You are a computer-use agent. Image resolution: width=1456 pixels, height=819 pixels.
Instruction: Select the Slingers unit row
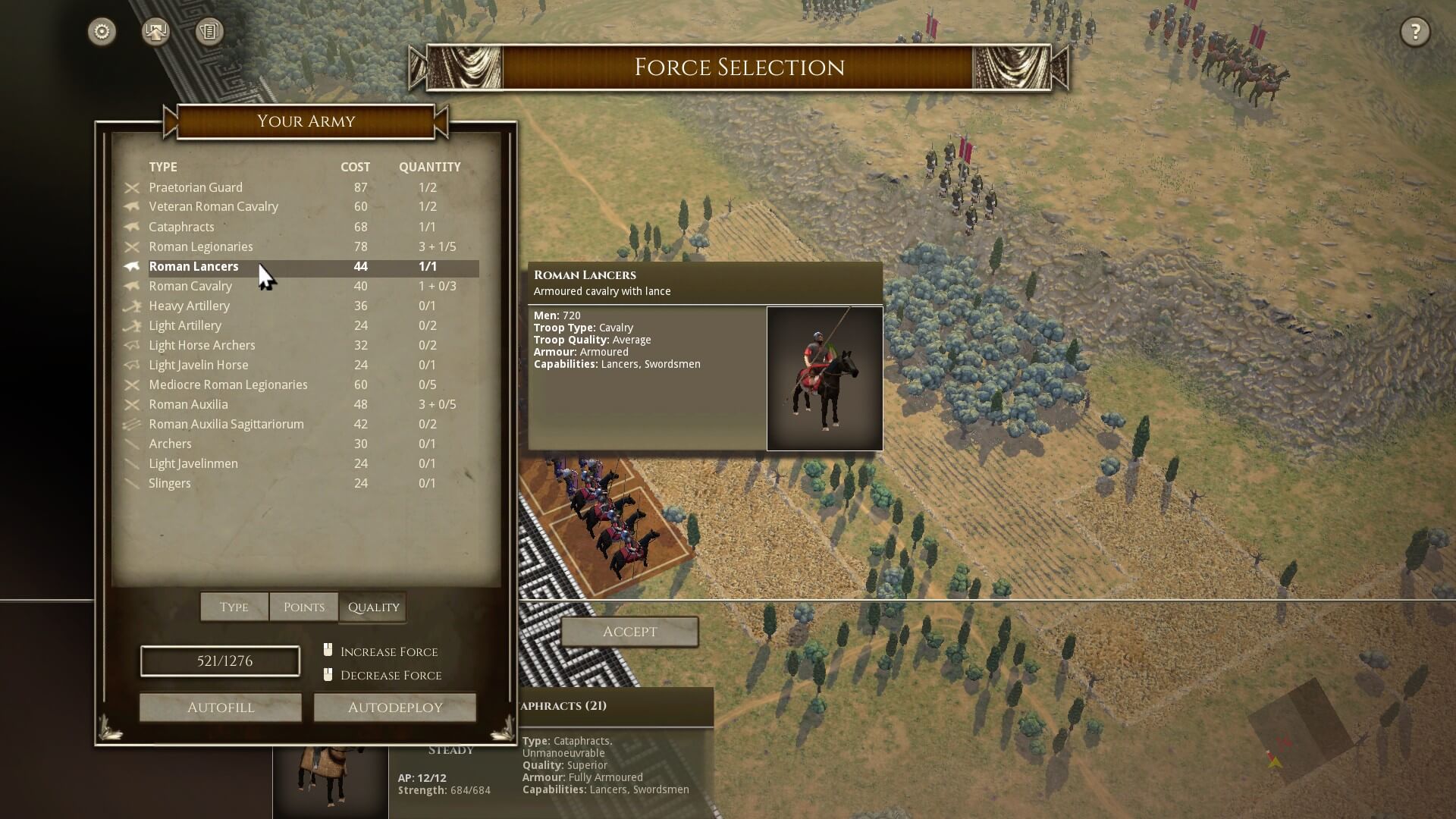click(x=170, y=483)
